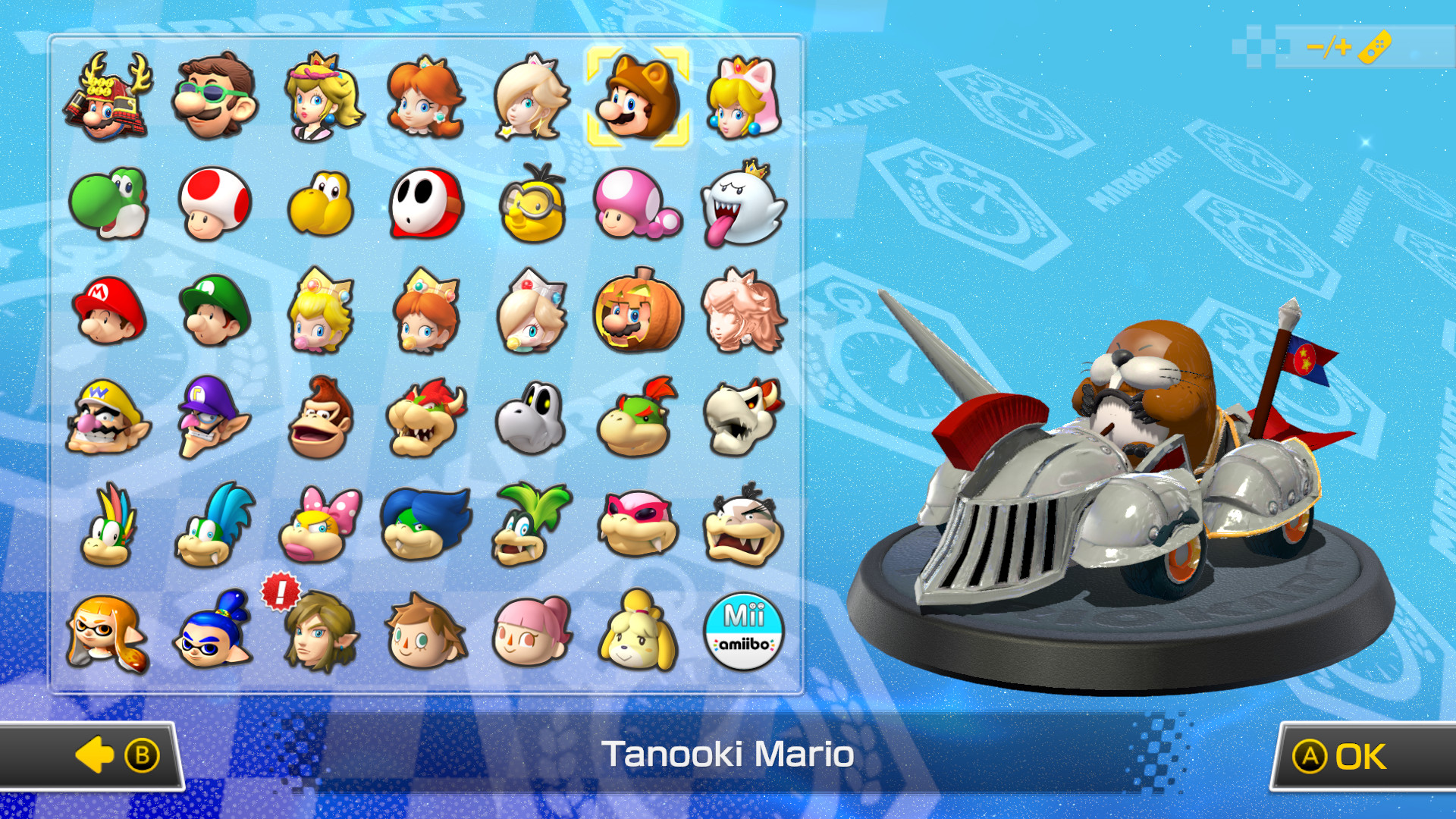Image resolution: width=1456 pixels, height=819 pixels.
Task: Select Donkey Kong from the grid
Action: point(322,416)
